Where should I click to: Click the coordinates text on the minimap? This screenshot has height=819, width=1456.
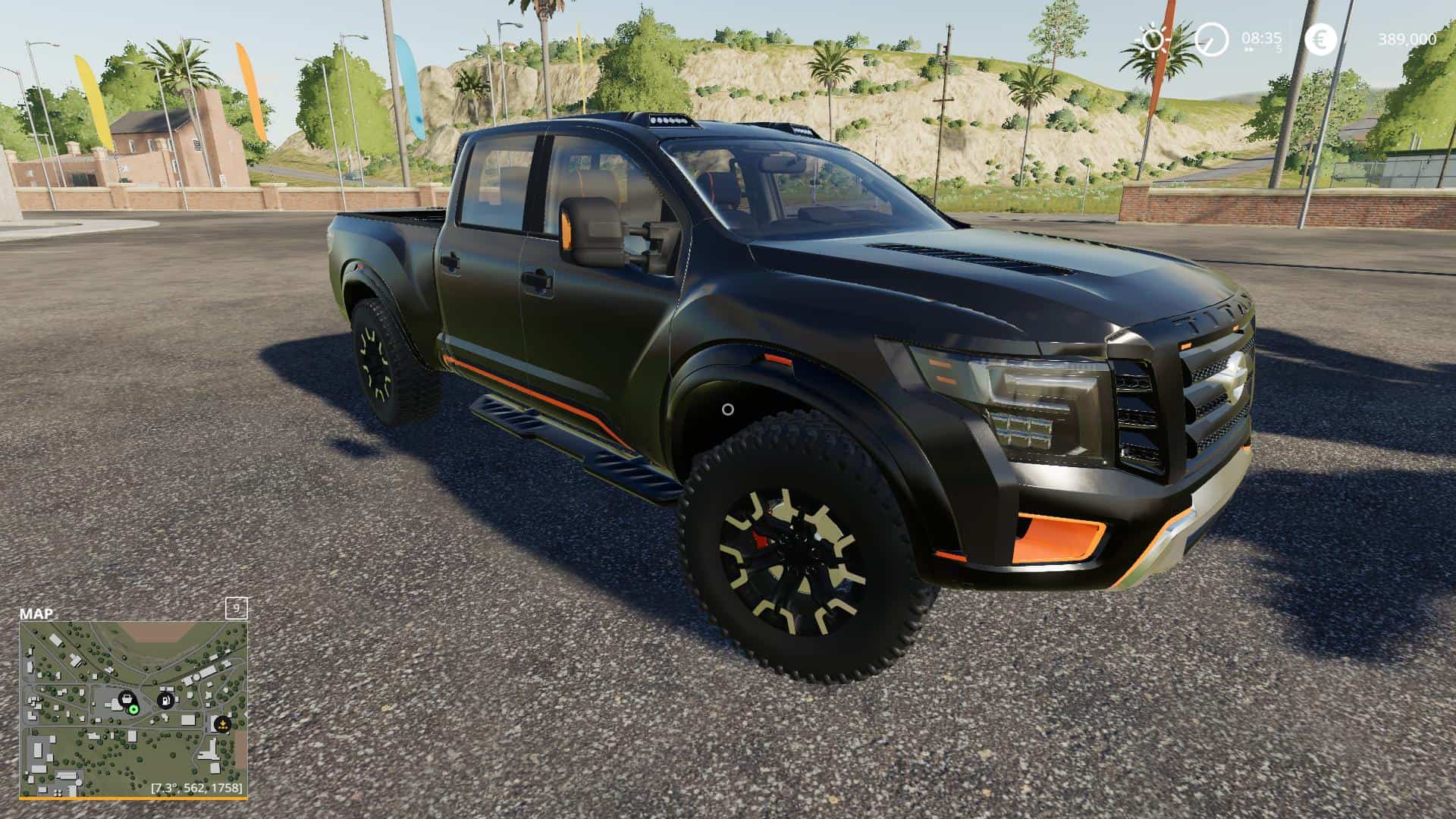[x=196, y=788]
